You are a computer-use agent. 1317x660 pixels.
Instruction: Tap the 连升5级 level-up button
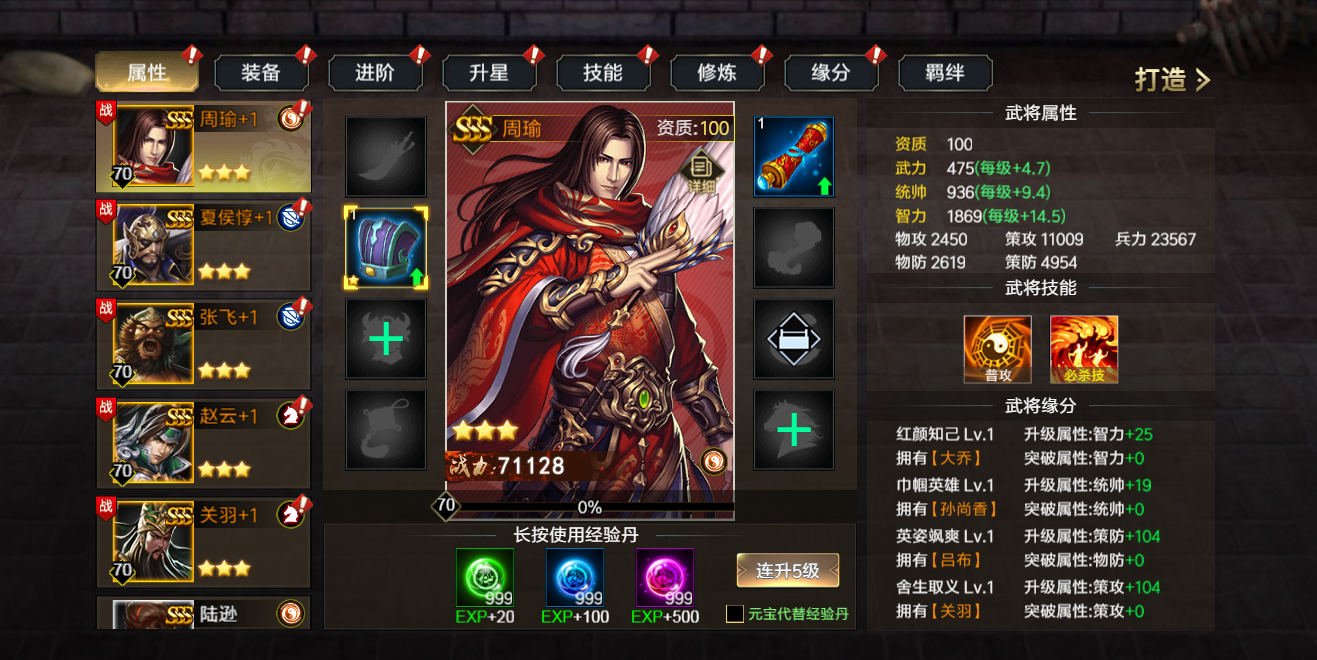click(x=787, y=571)
